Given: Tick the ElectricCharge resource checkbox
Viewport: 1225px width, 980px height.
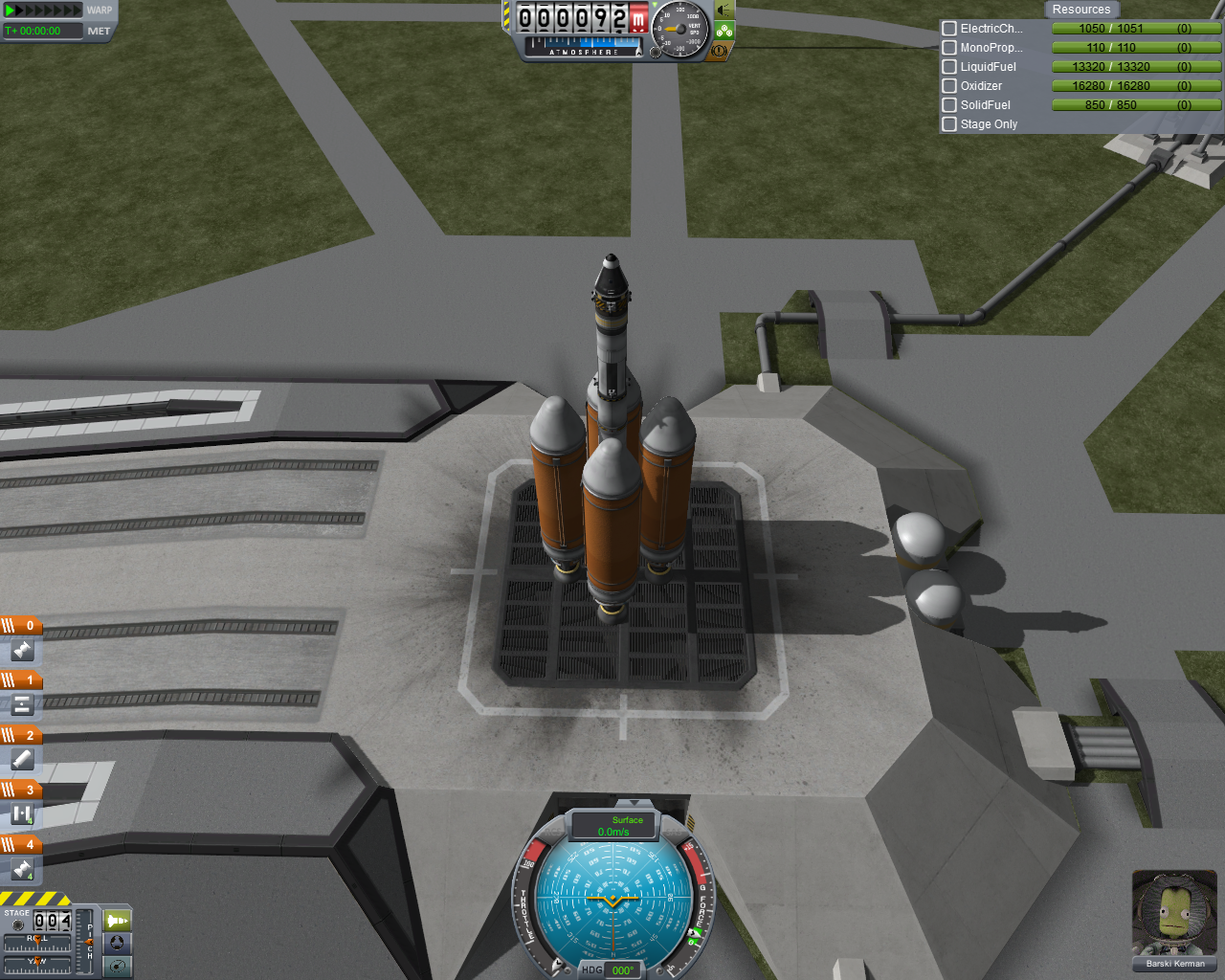Looking at the screenshot, I should pos(949,29).
